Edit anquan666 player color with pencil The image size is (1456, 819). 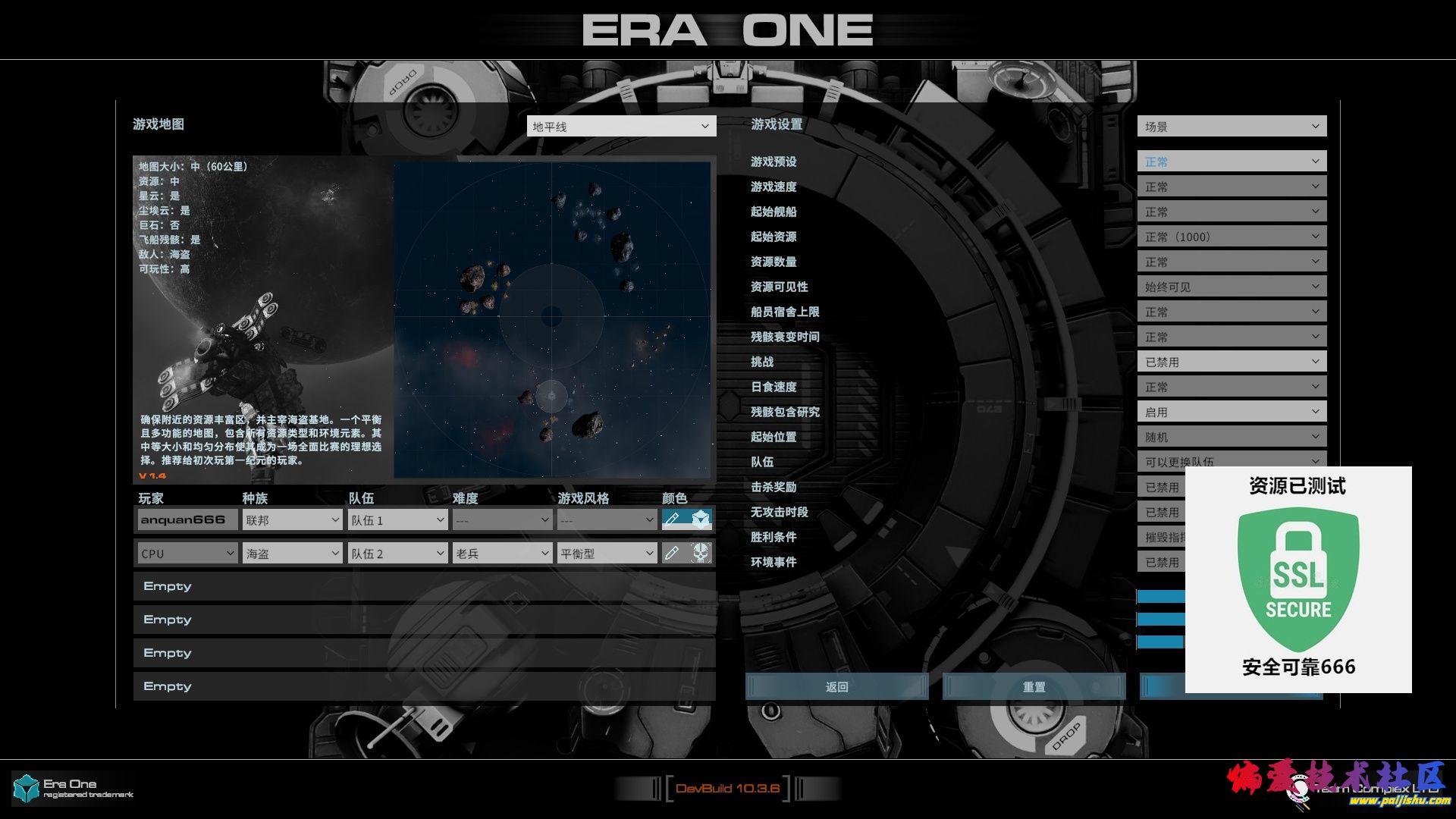pos(672,519)
